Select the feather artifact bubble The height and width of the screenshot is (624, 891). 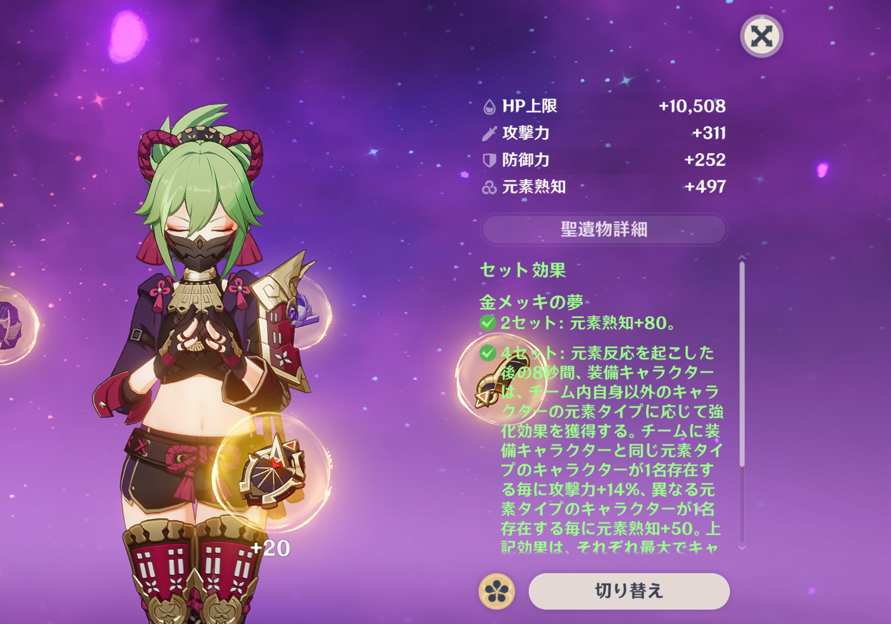pyautogui.click(x=496, y=380)
